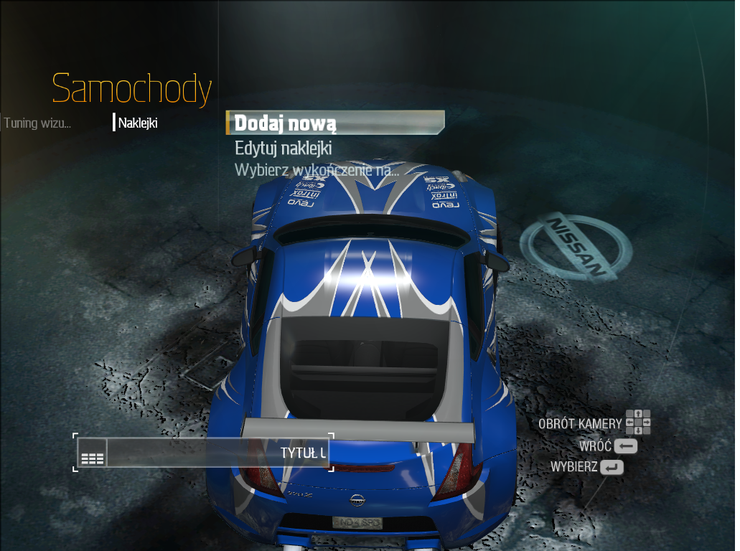
Task: Switch to the 'Naklejki' tab
Action: 137,124
